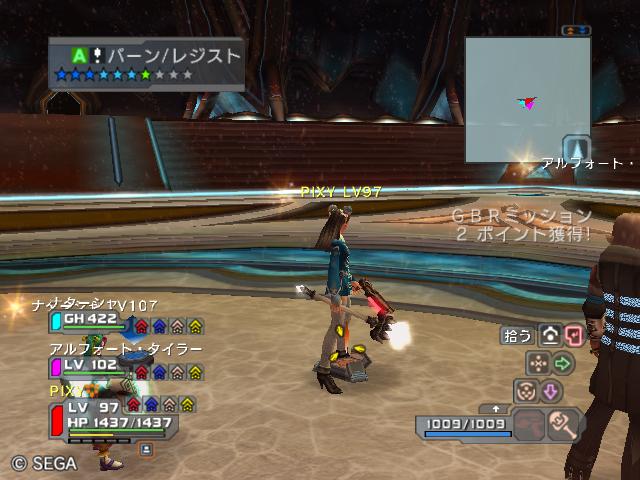Click the small indicator above the minimap
This screenshot has width=640, height=480.
point(574,31)
